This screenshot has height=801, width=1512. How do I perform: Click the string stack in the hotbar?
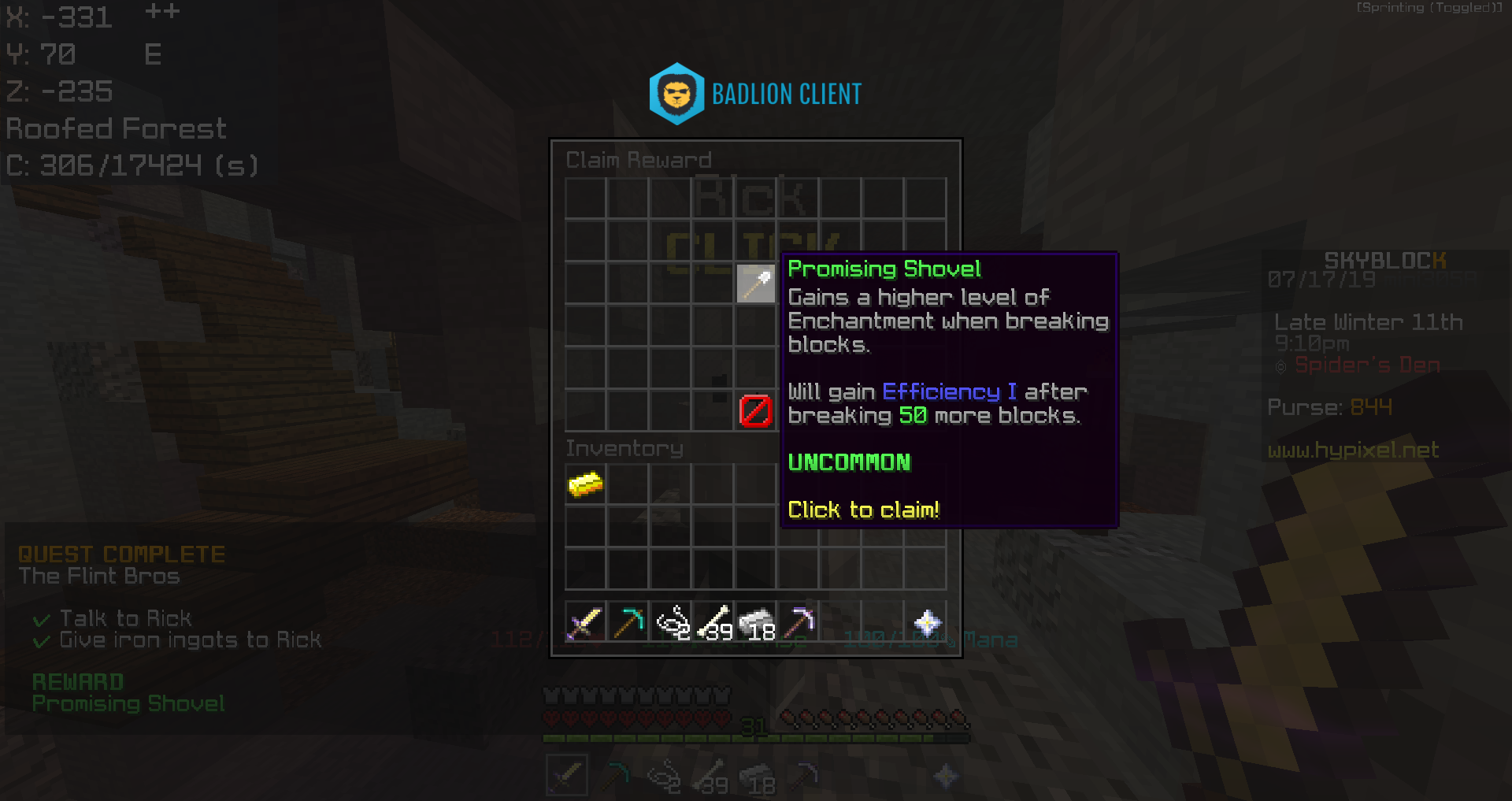click(x=669, y=623)
